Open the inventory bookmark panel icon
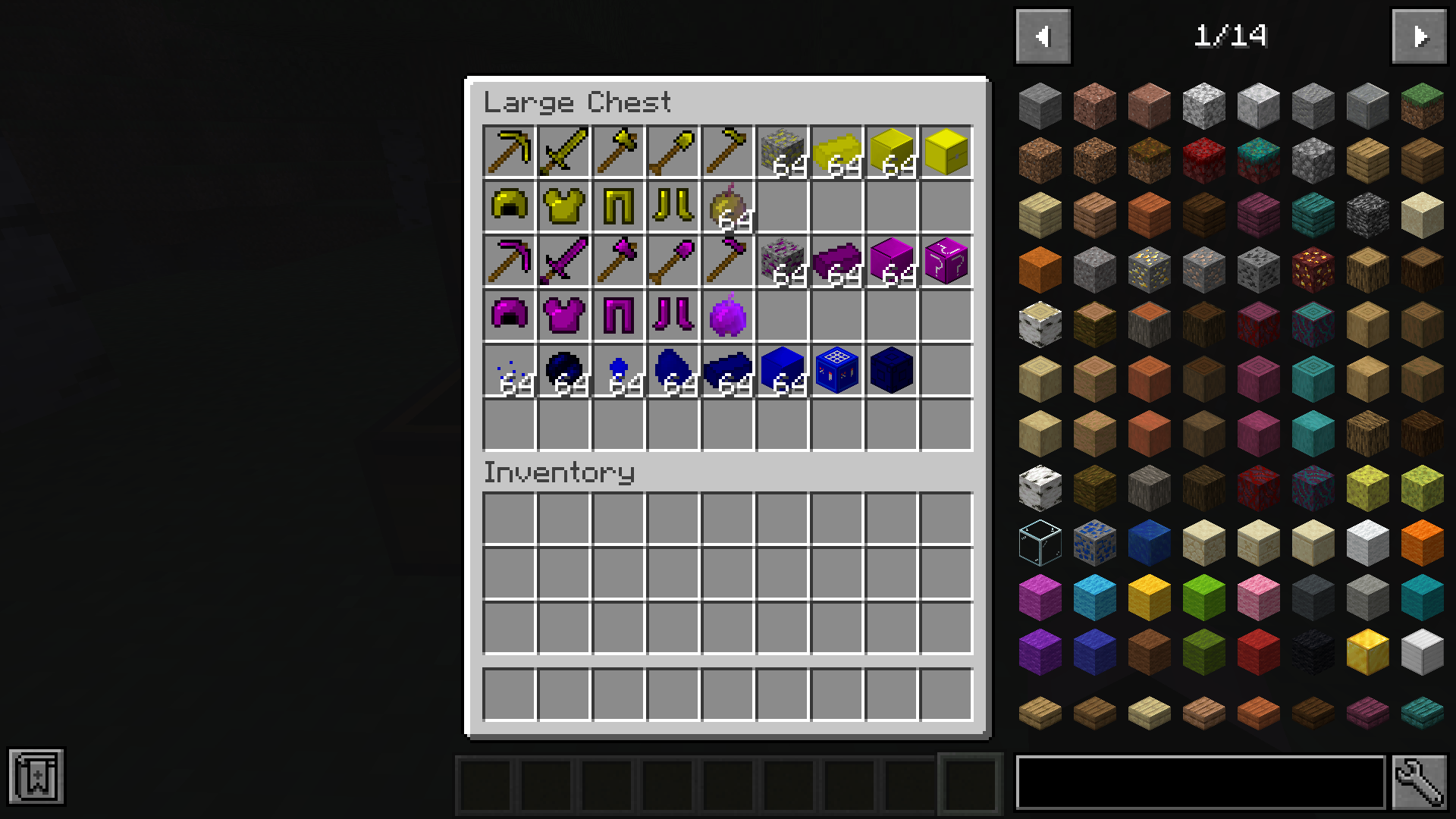The width and height of the screenshot is (1456, 819). 38,775
